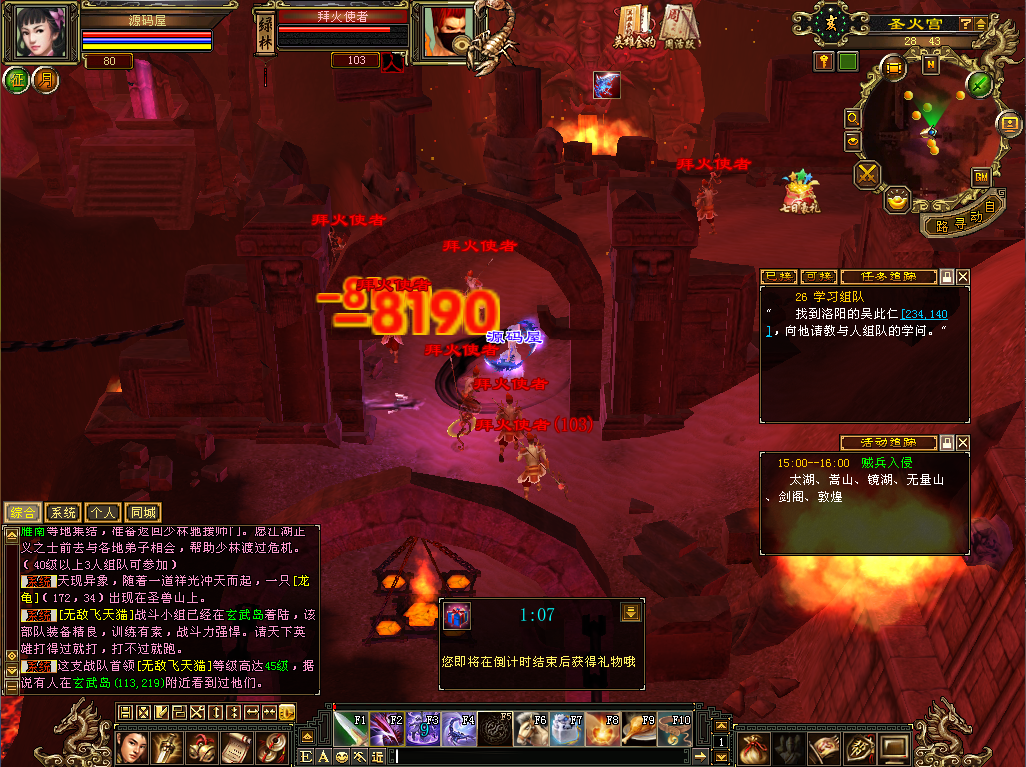
Task: Click the GM button by the minimap
Action: (x=981, y=177)
